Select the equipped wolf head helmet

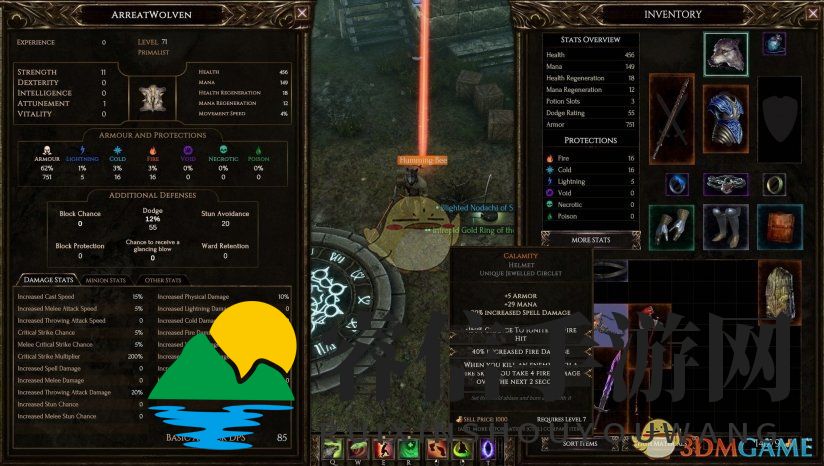[725, 53]
